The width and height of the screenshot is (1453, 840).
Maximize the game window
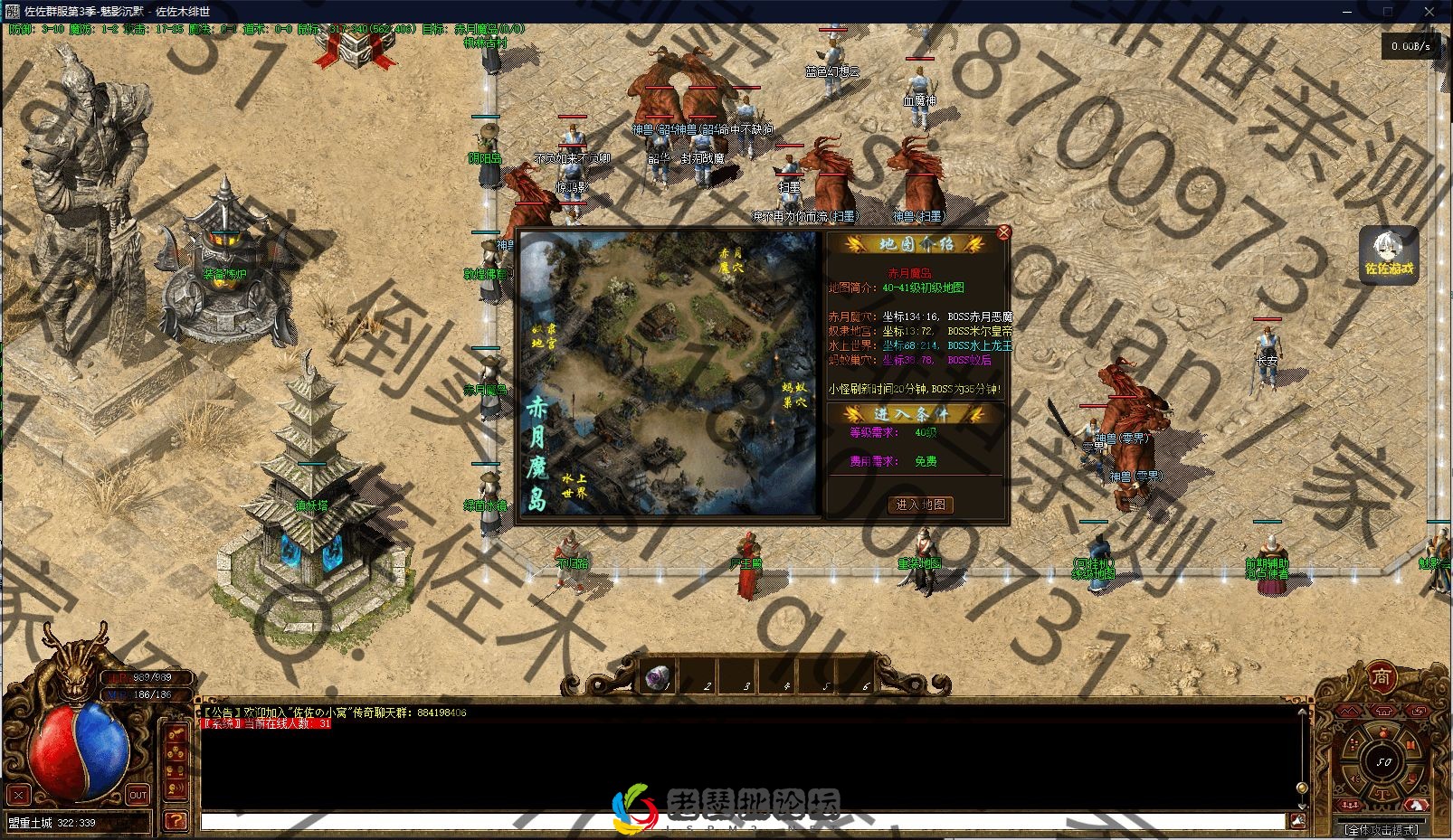click(1388, 11)
